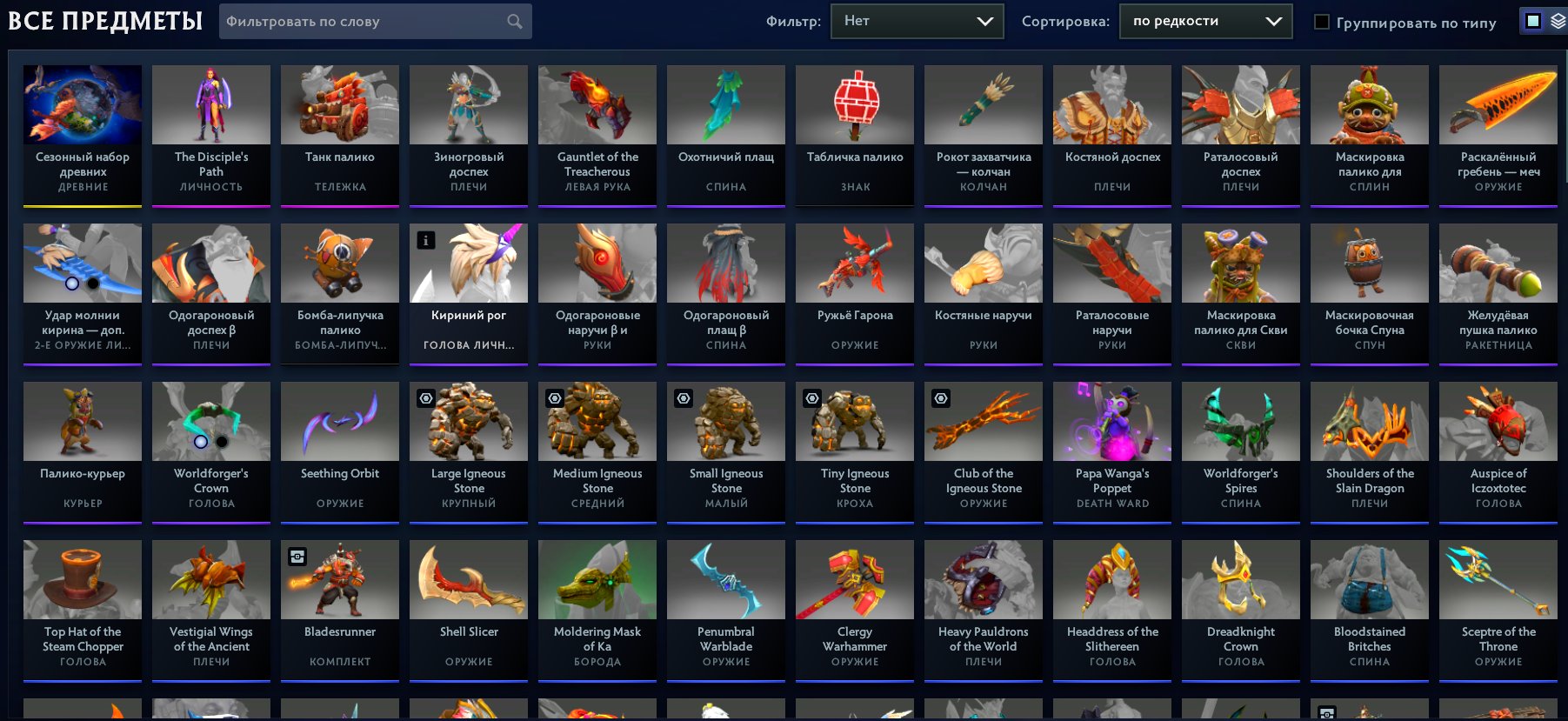Image resolution: width=1568 pixels, height=721 pixels.
Task: Open the Фильтр dropdown showing Нет
Action: (x=917, y=21)
